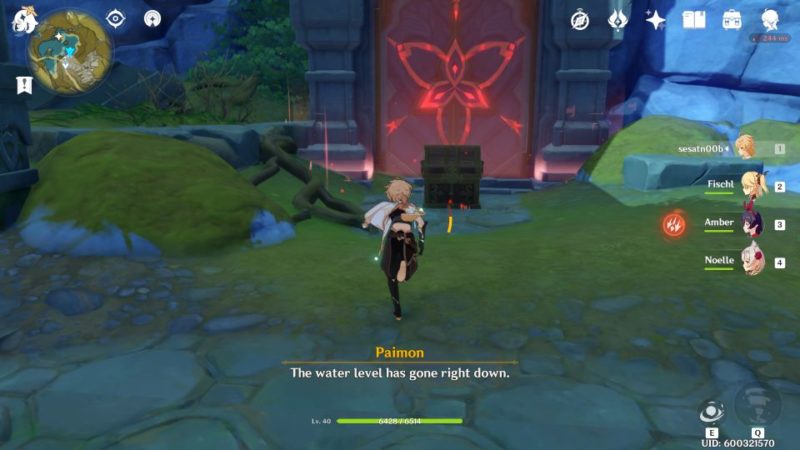The height and width of the screenshot is (450, 800).
Task: Activate Amber's glowing red burst icon
Action: (674, 224)
